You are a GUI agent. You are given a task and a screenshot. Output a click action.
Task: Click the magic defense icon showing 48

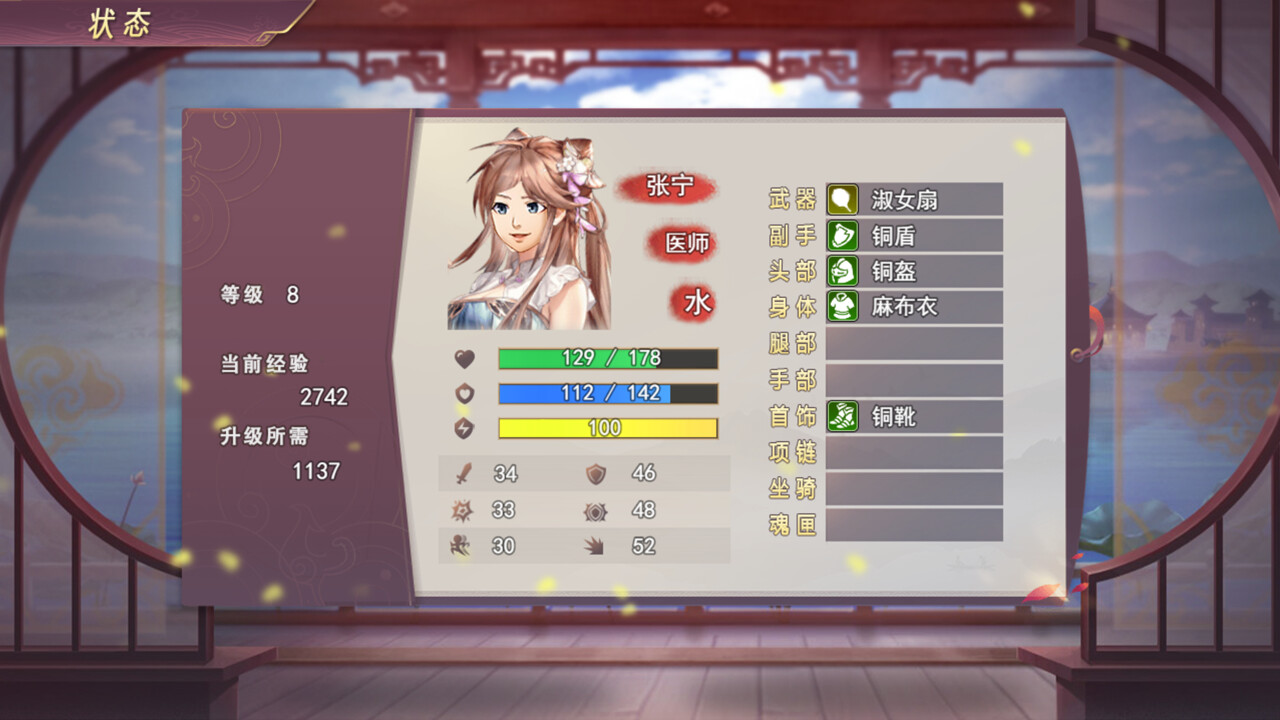click(595, 510)
